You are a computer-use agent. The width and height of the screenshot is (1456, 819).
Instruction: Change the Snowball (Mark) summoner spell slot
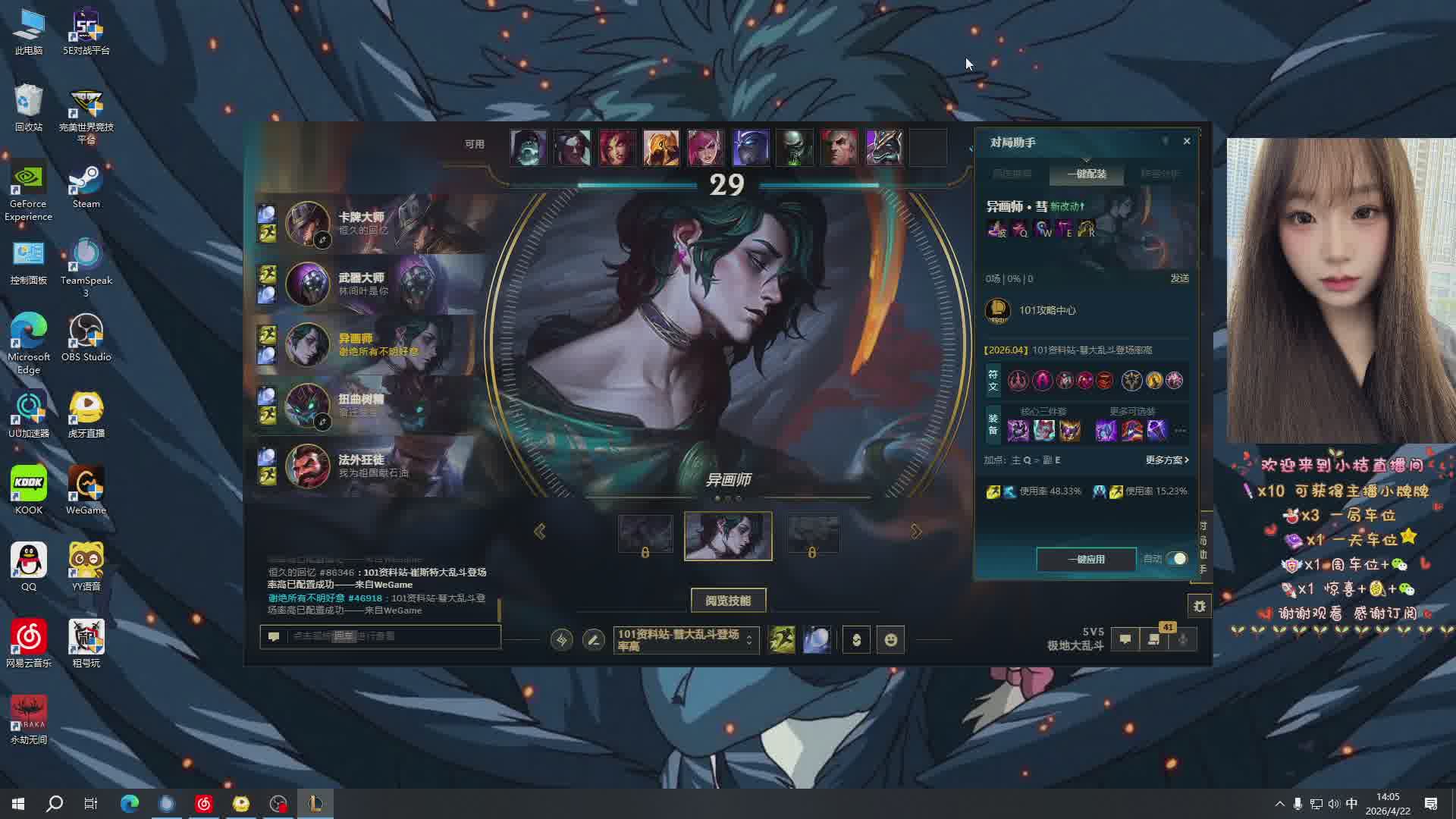(817, 640)
